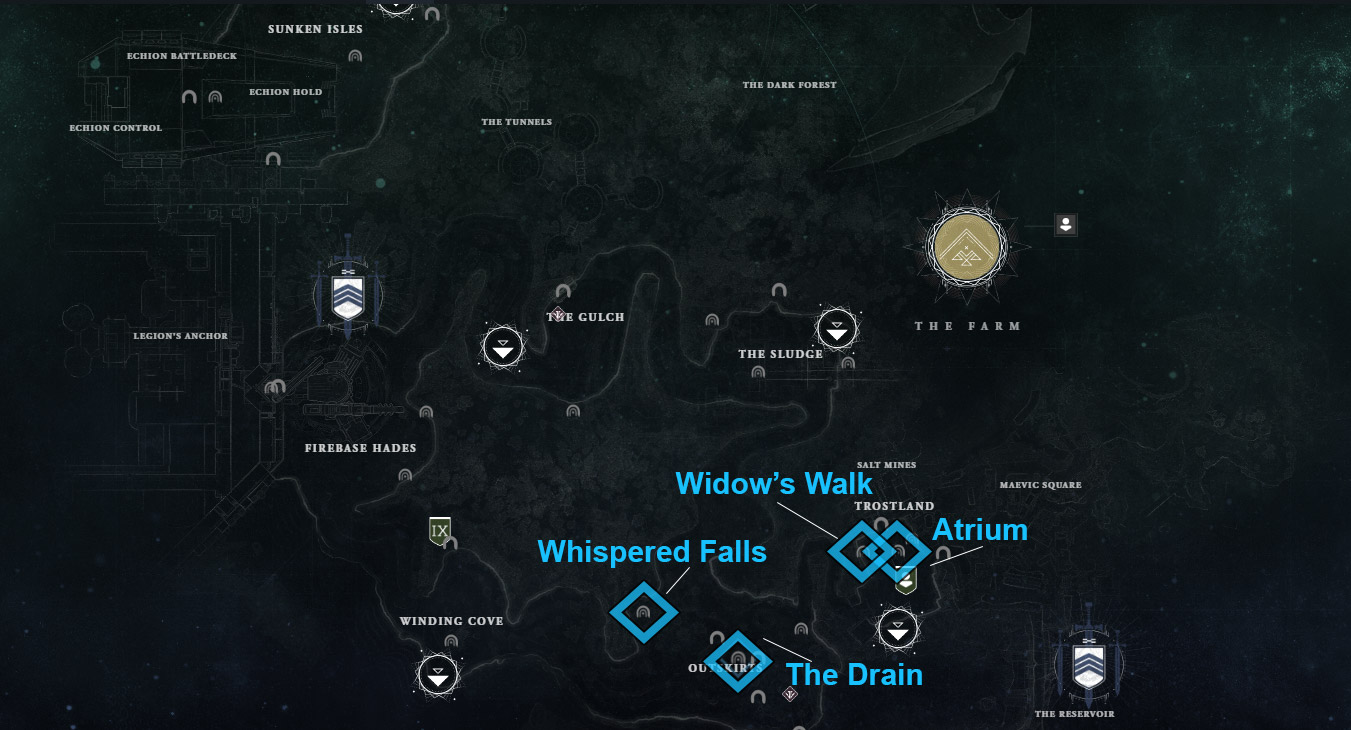The height and width of the screenshot is (730, 1351).
Task: Click the vendor person icon beside The Farm
Action: click(x=1065, y=225)
